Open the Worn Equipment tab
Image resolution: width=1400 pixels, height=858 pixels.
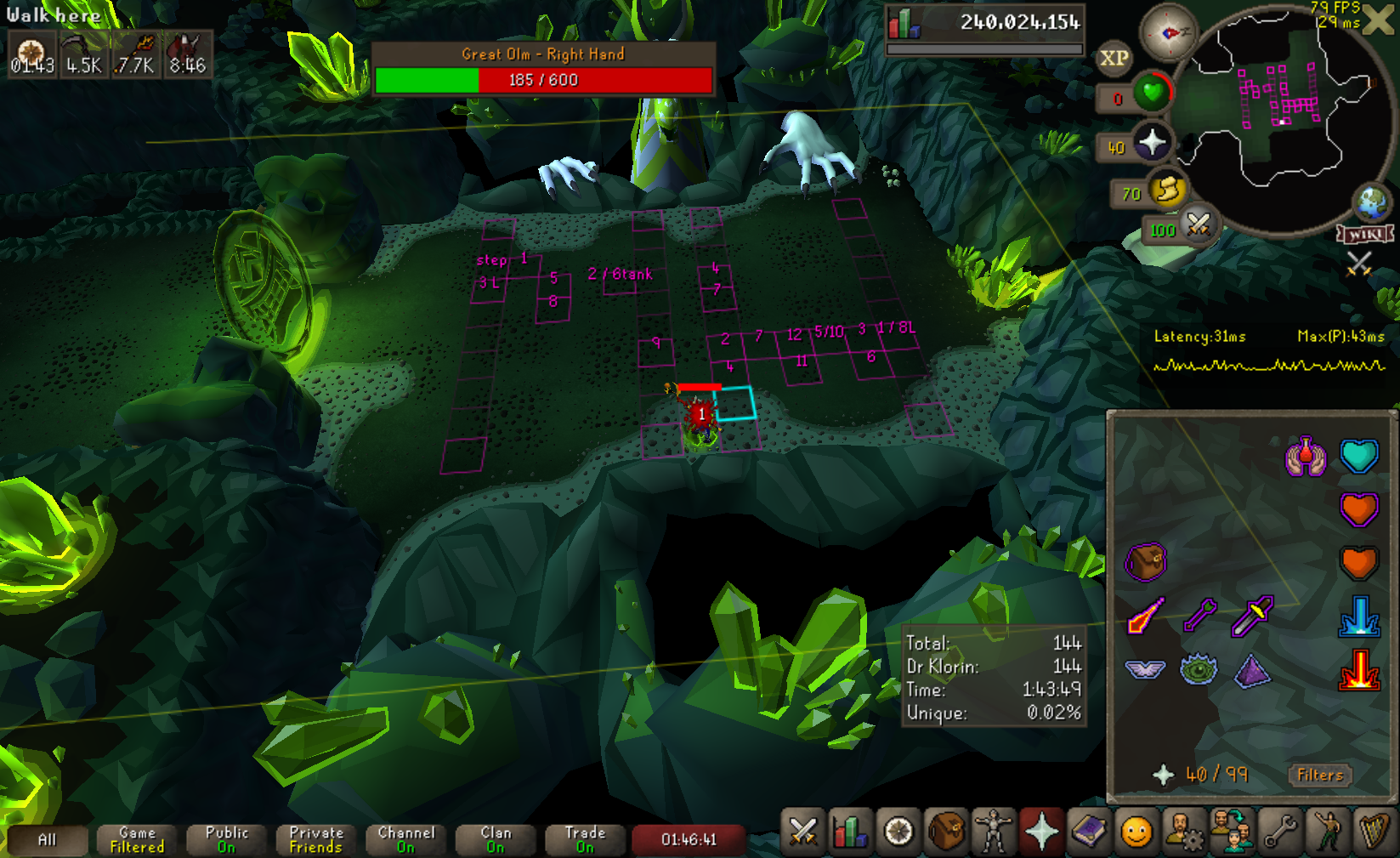pyautogui.click(x=994, y=831)
